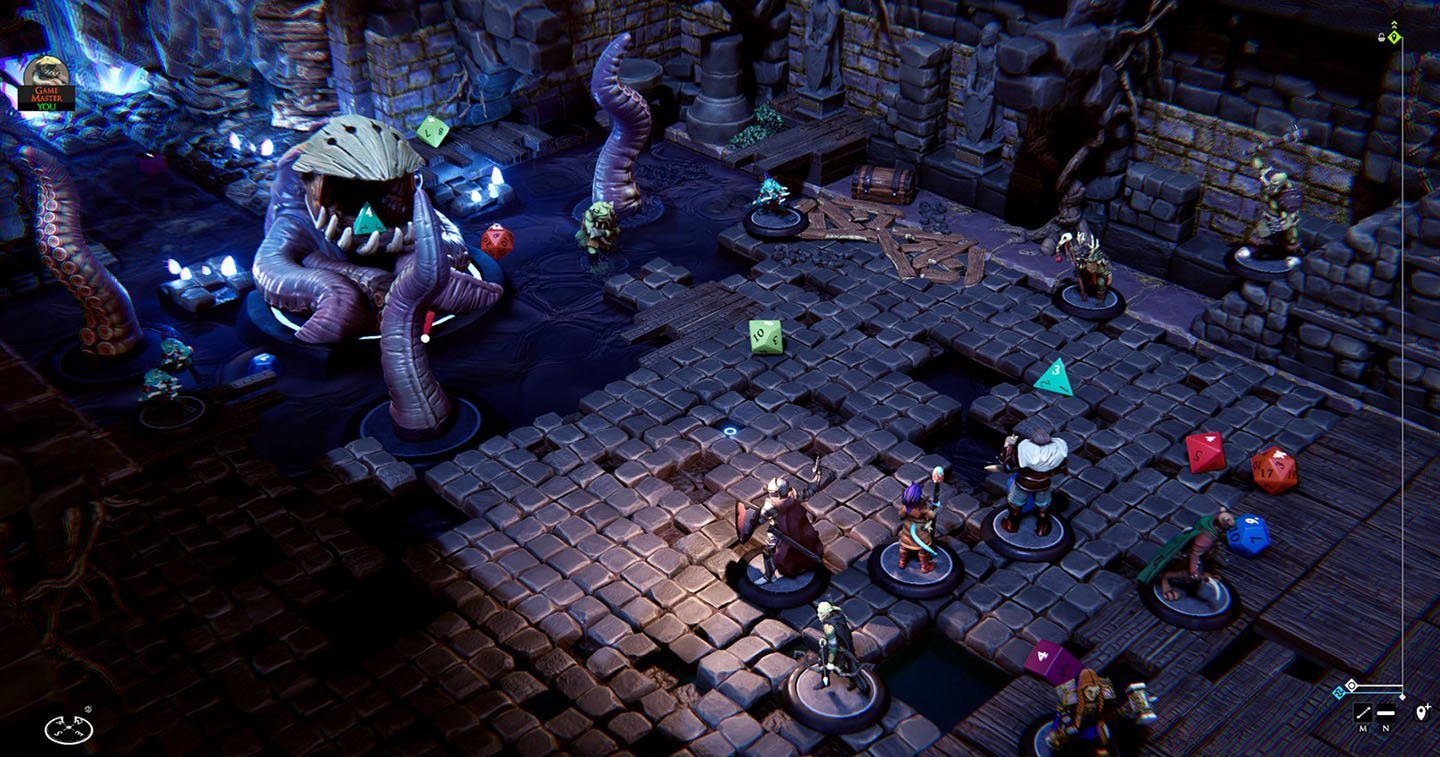Select the line ruler tool
Screen dimensions: 1440x757
tap(1363, 713)
